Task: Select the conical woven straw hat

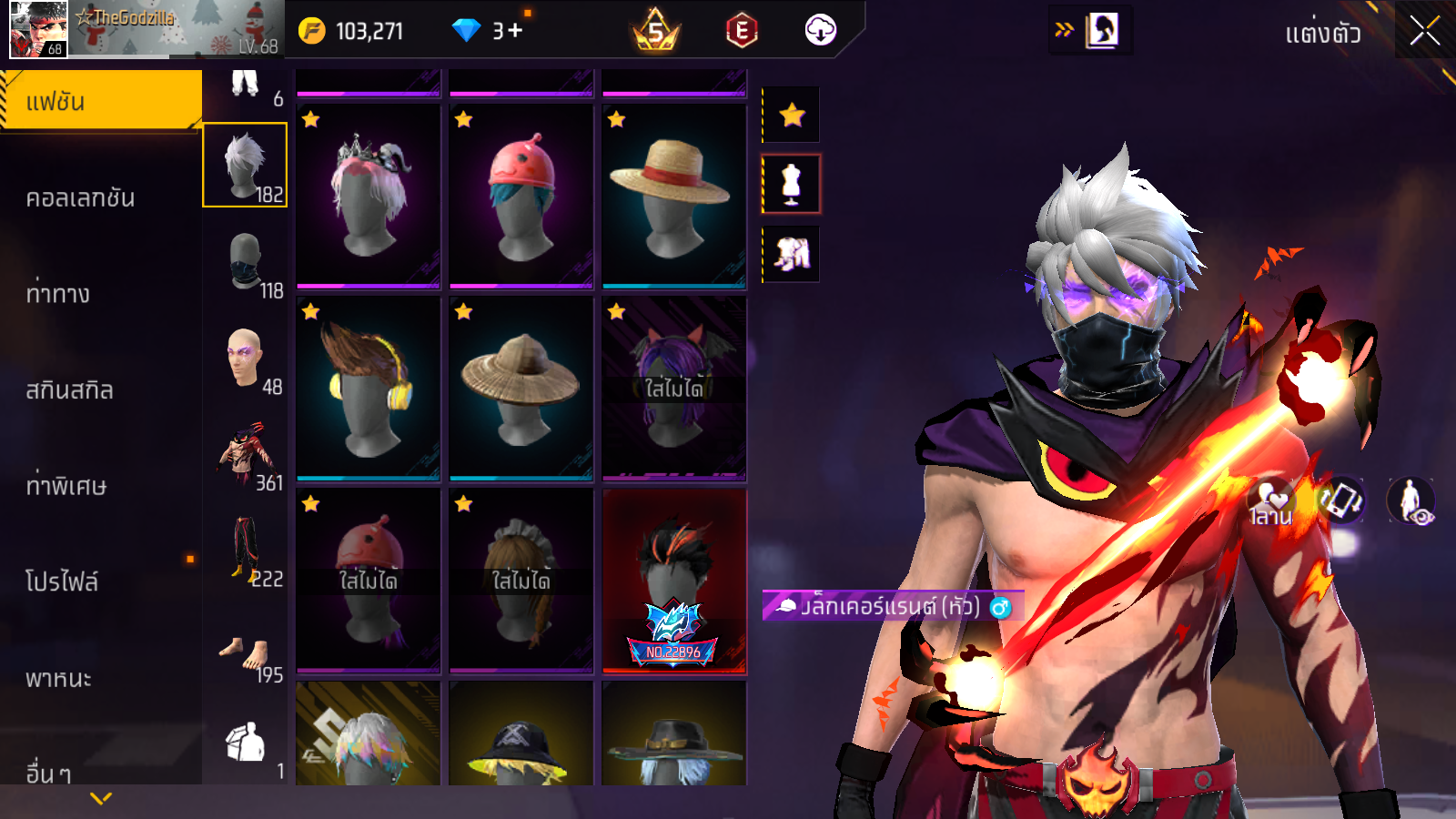Action: click(521, 389)
